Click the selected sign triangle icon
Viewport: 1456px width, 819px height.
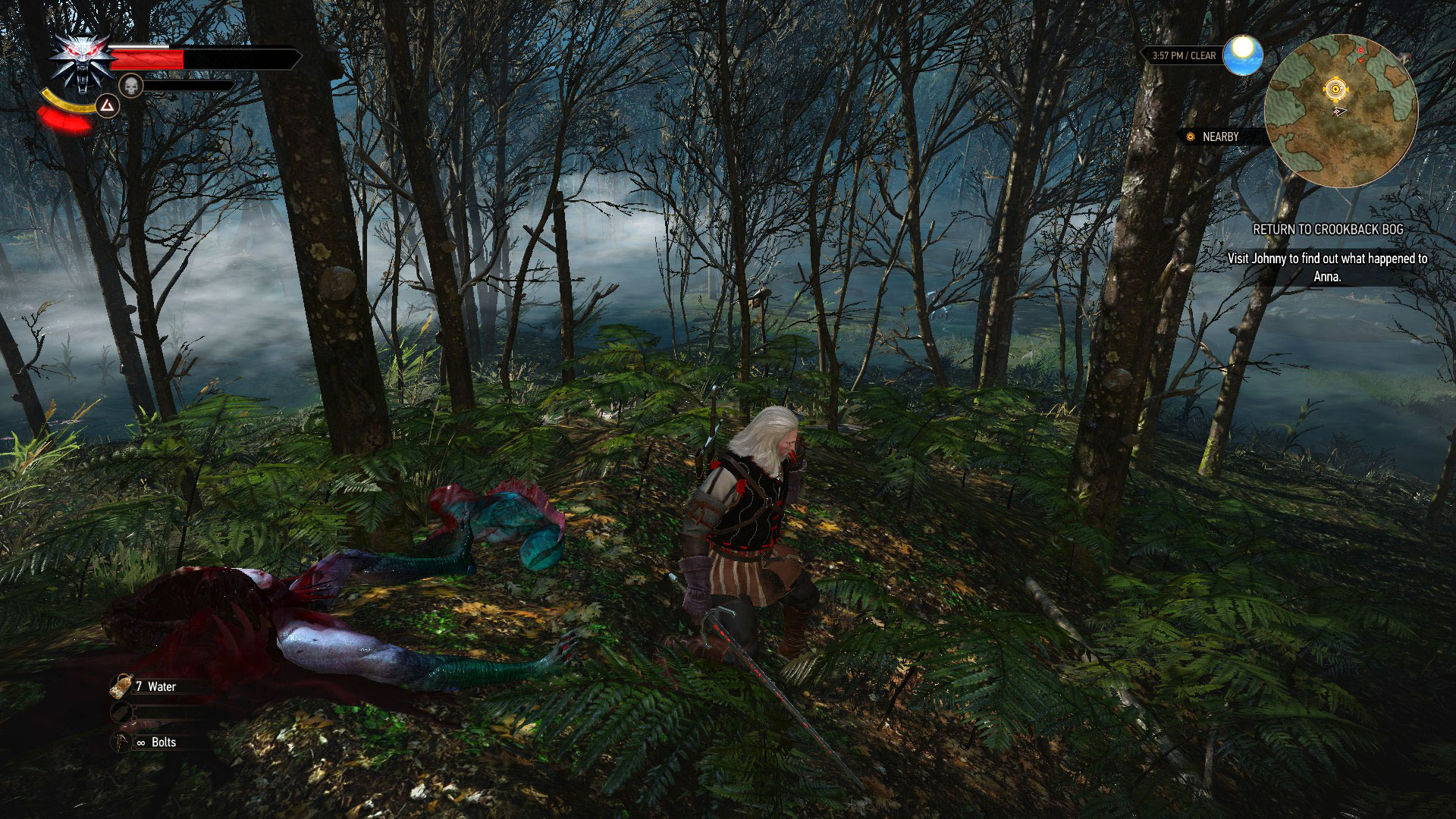pyautogui.click(x=108, y=107)
